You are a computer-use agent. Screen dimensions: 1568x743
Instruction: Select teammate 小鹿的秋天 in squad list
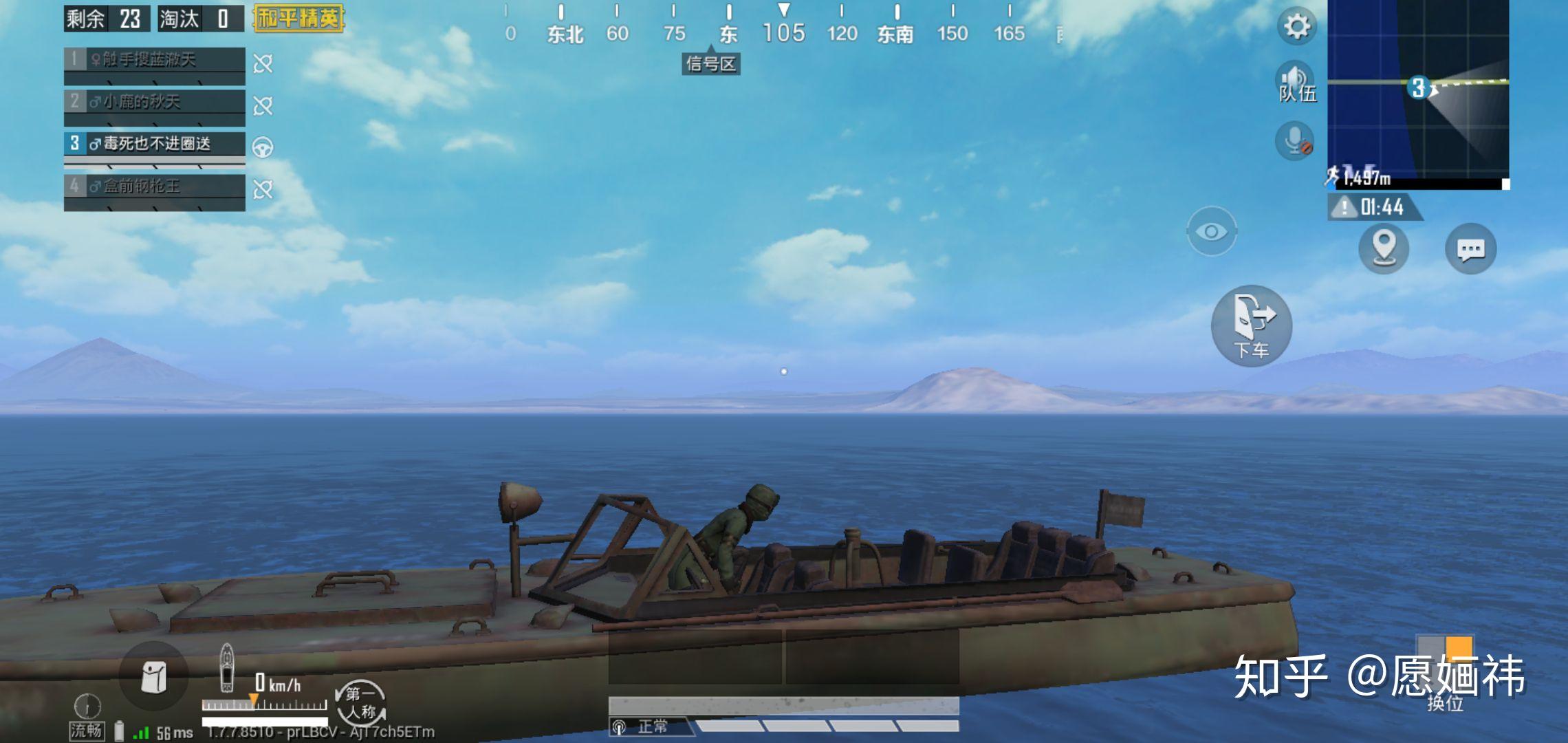click(x=155, y=103)
